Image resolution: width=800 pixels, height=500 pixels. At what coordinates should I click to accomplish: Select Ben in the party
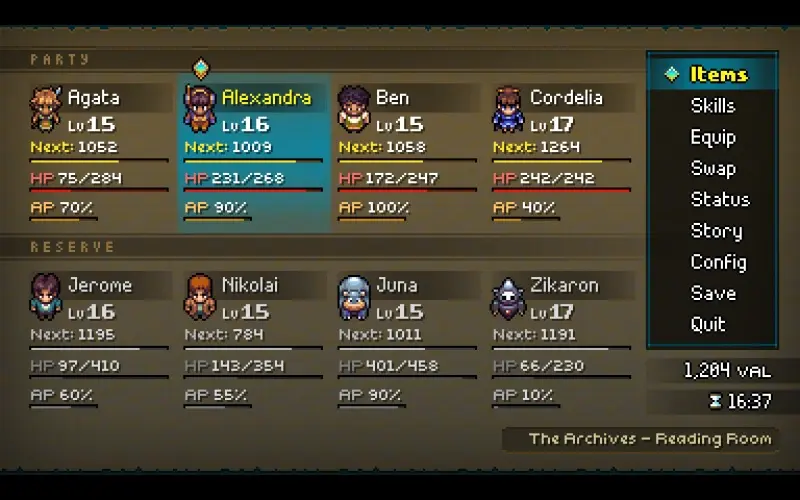pos(407,152)
